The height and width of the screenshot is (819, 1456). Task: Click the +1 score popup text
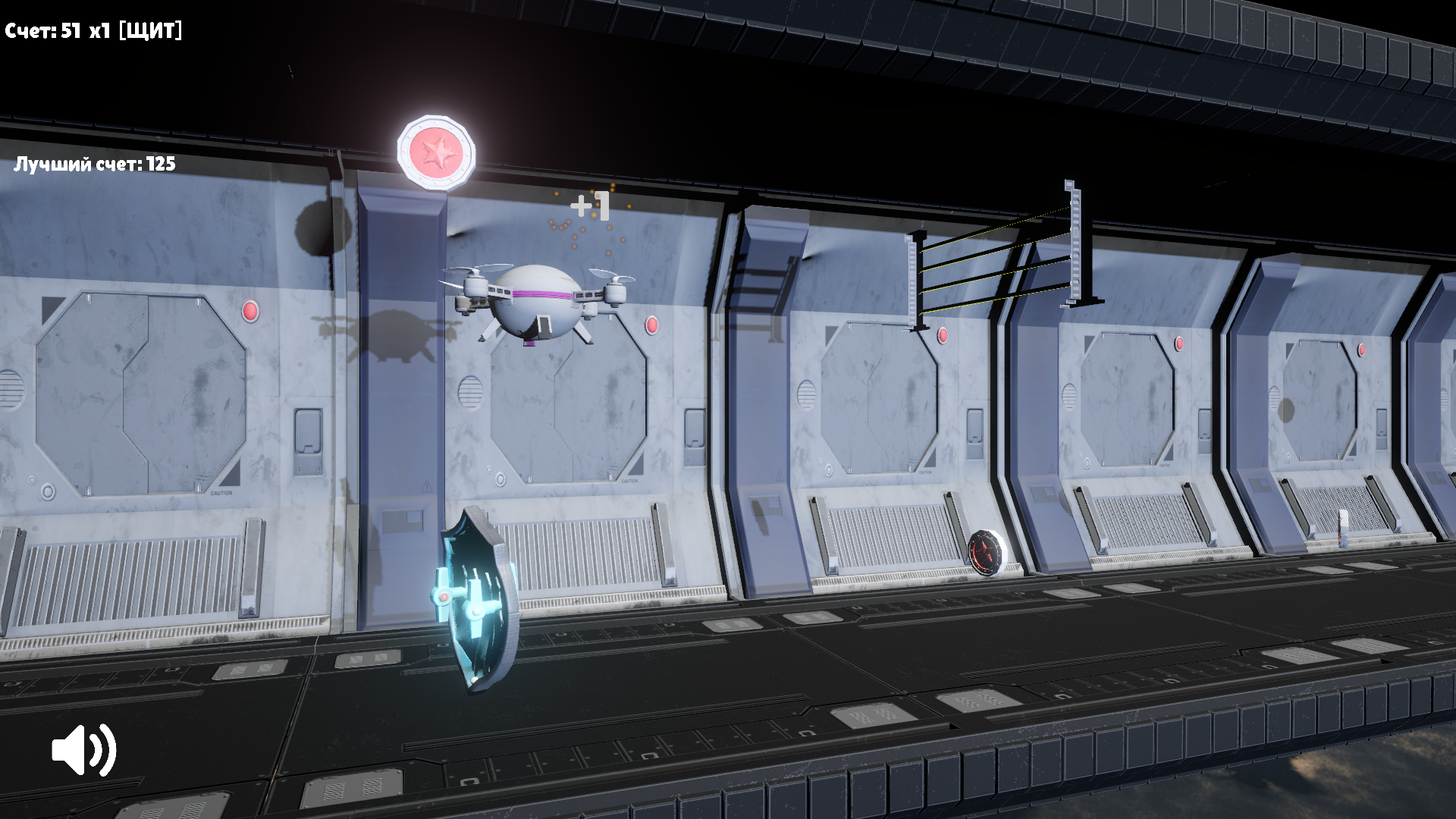591,203
